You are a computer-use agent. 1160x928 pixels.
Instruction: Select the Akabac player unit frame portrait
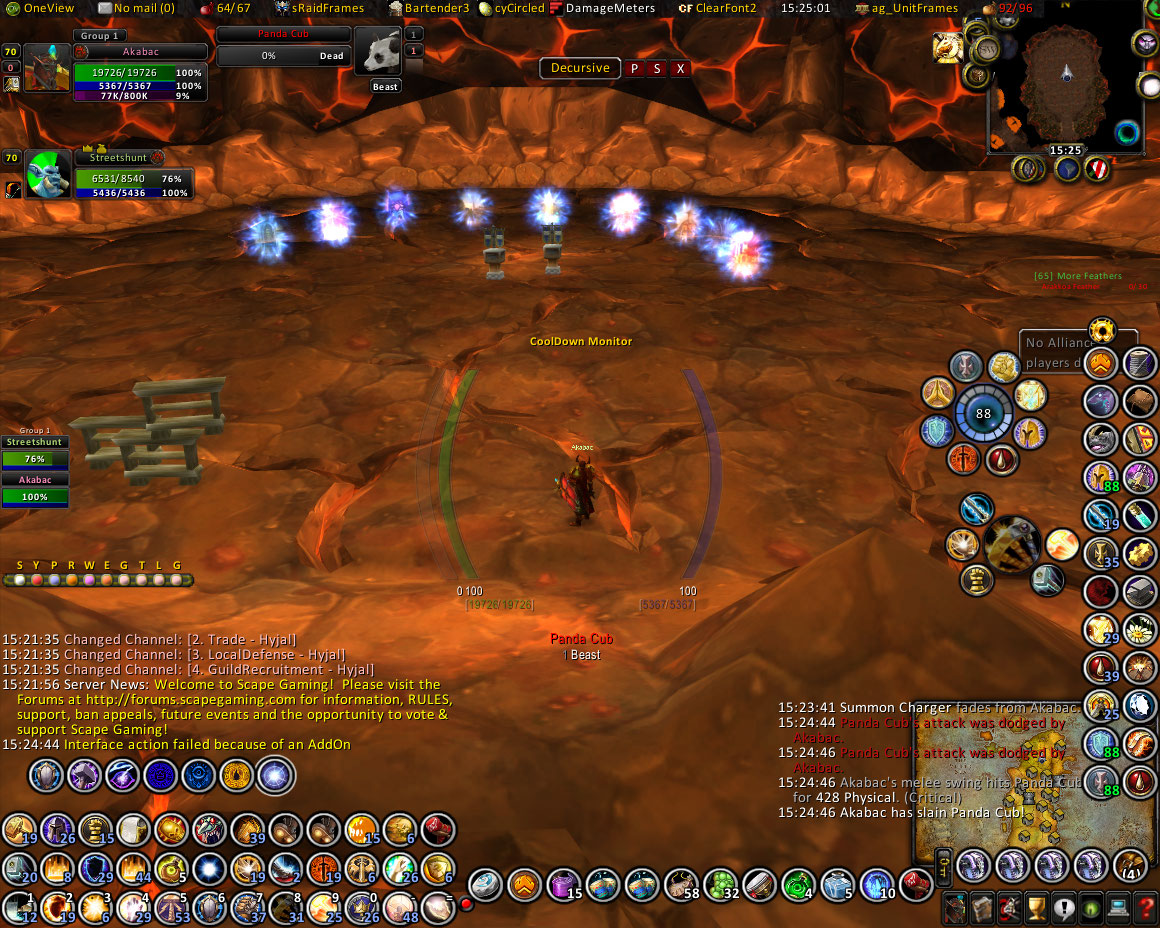pos(46,68)
